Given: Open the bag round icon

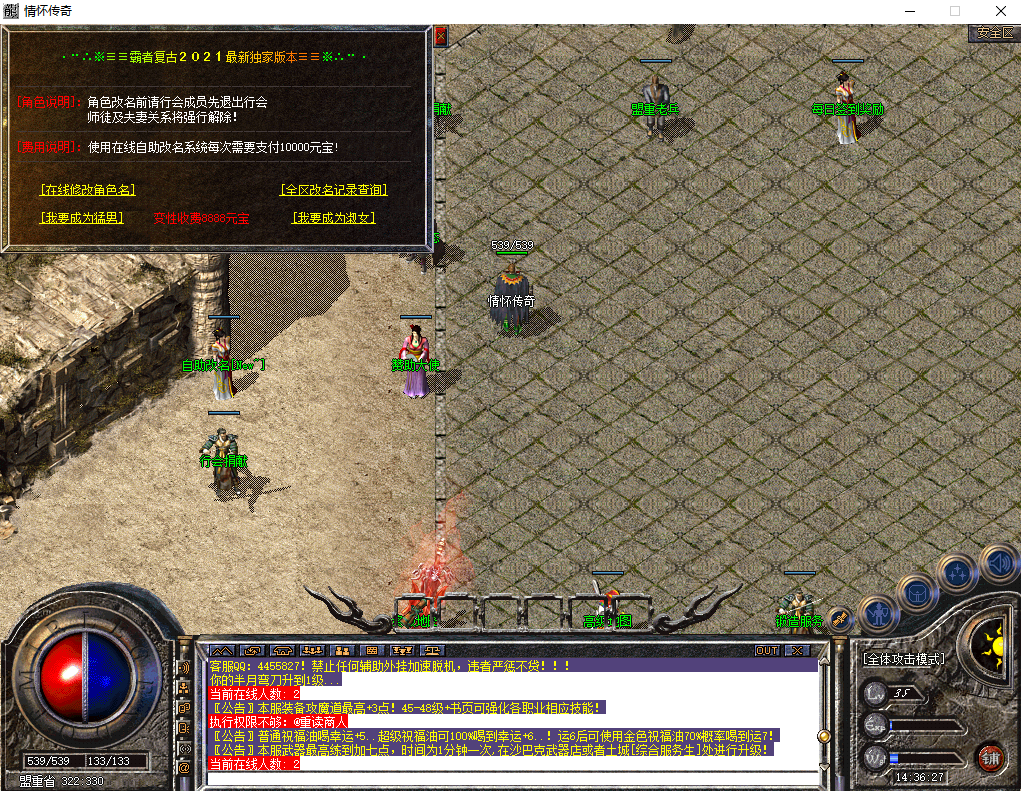Looking at the screenshot, I should (916, 593).
